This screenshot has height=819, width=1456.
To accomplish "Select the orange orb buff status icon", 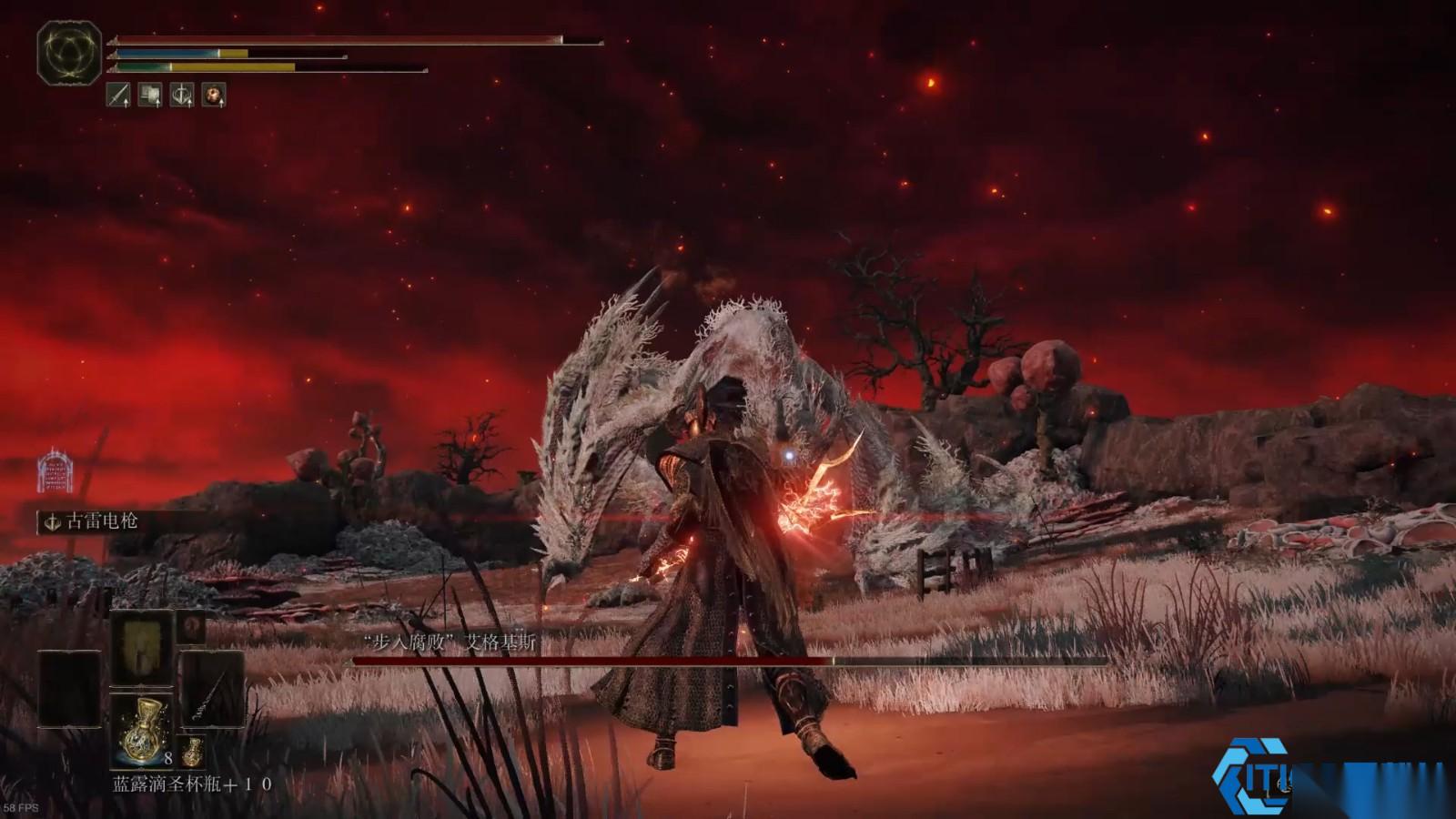I will (x=214, y=94).
